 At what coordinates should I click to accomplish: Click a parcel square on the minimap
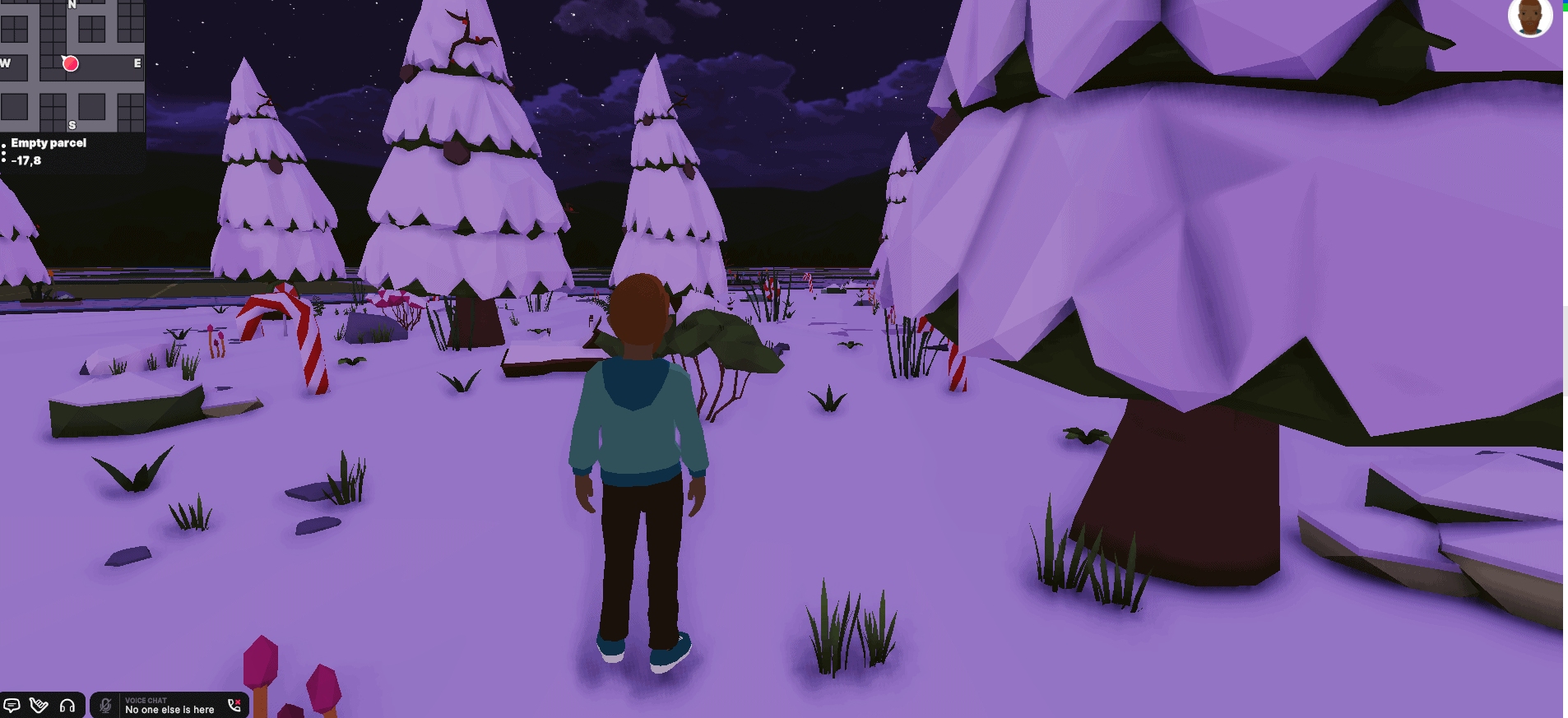pos(91,105)
